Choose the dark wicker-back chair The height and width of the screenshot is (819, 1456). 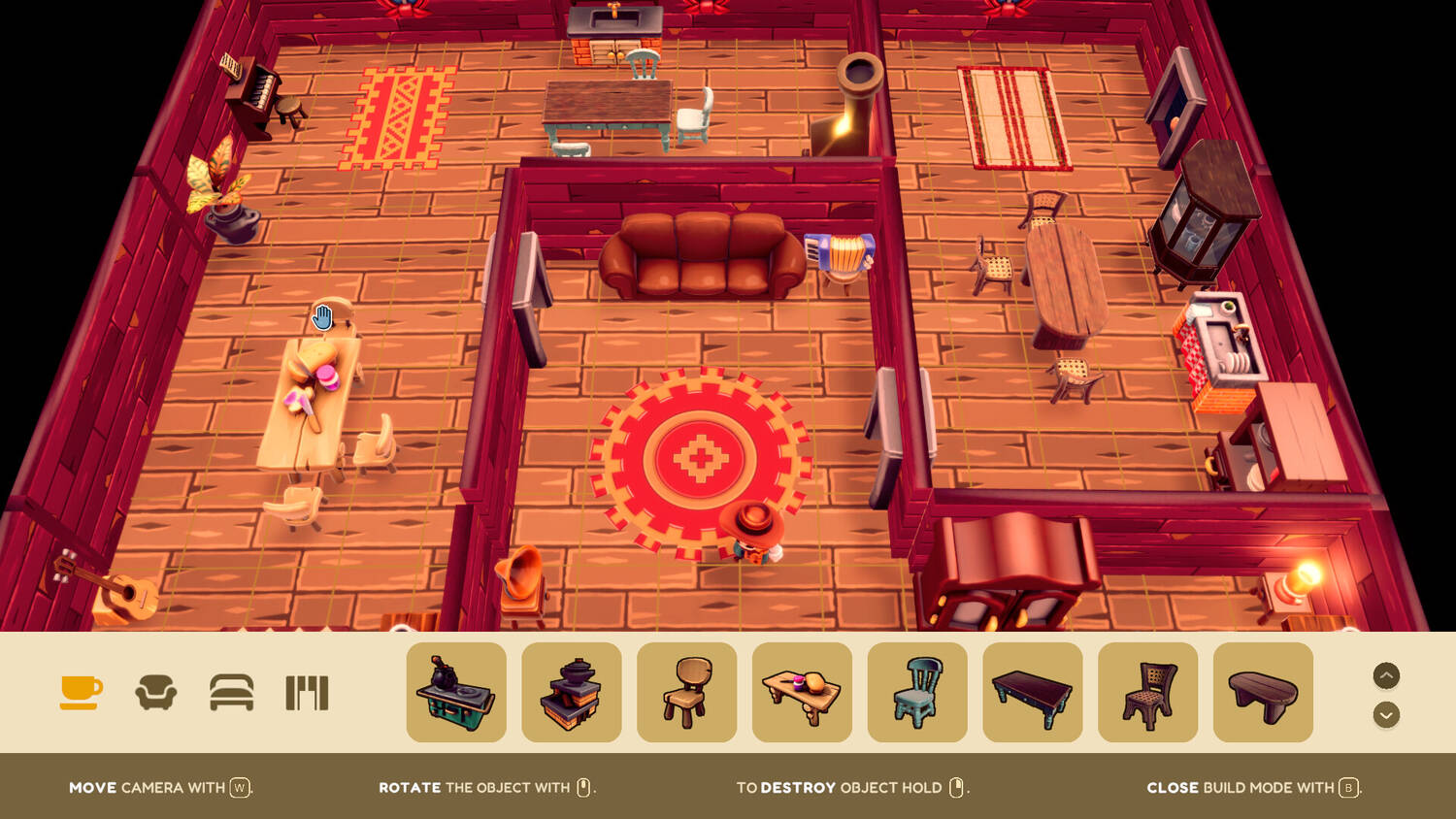1147,693
